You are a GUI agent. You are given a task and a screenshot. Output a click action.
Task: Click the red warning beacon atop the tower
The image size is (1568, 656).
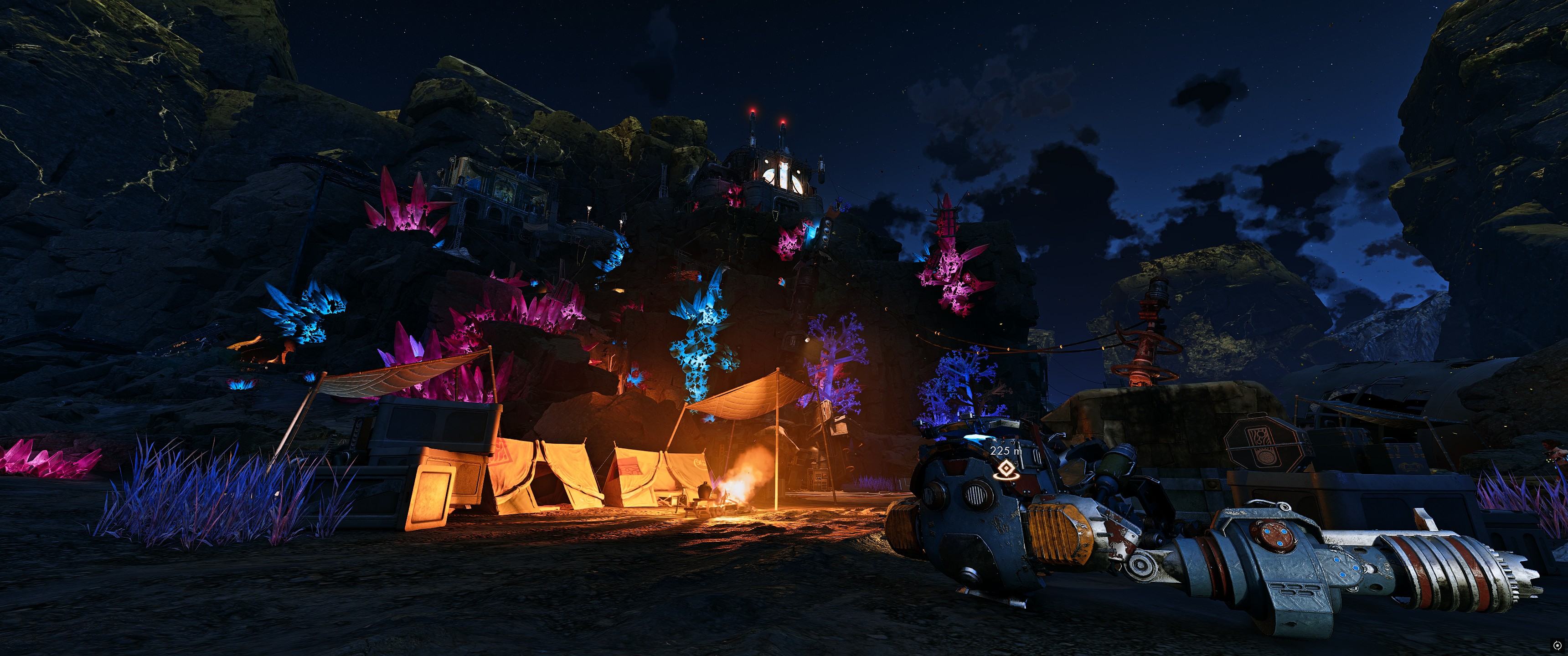(753, 111)
